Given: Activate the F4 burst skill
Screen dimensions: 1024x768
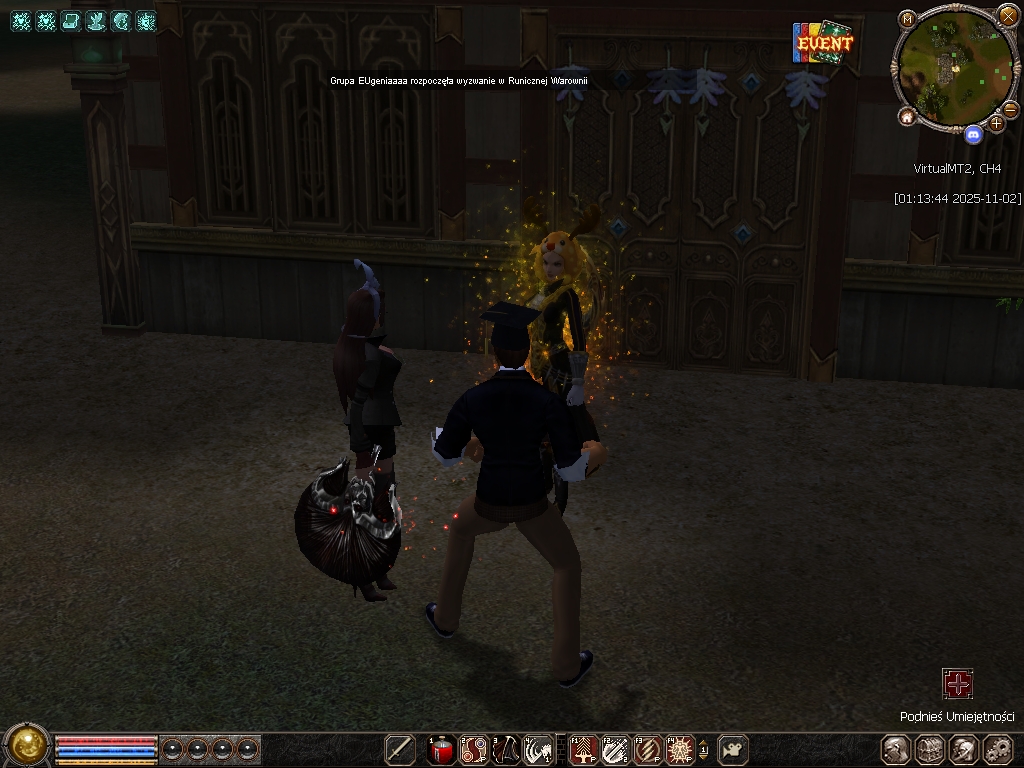Looking at the screenshot, I should coord(680,749).
